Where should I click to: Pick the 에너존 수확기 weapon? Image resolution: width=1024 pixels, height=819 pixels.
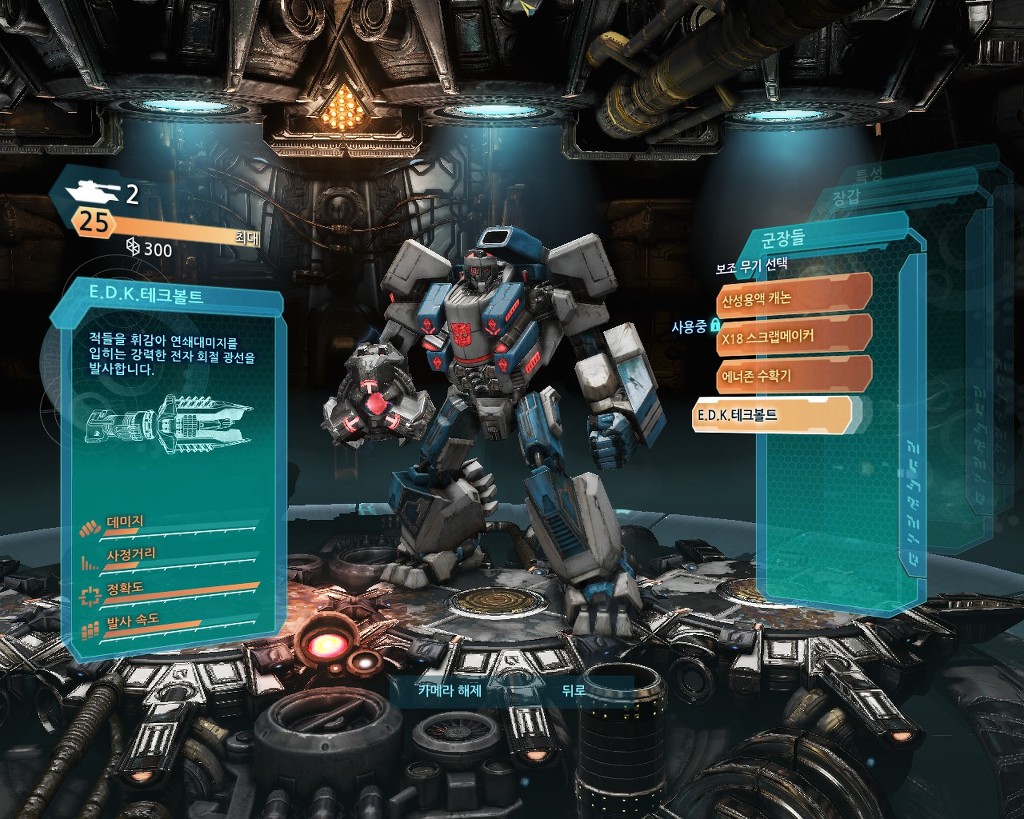pos(792,374)
